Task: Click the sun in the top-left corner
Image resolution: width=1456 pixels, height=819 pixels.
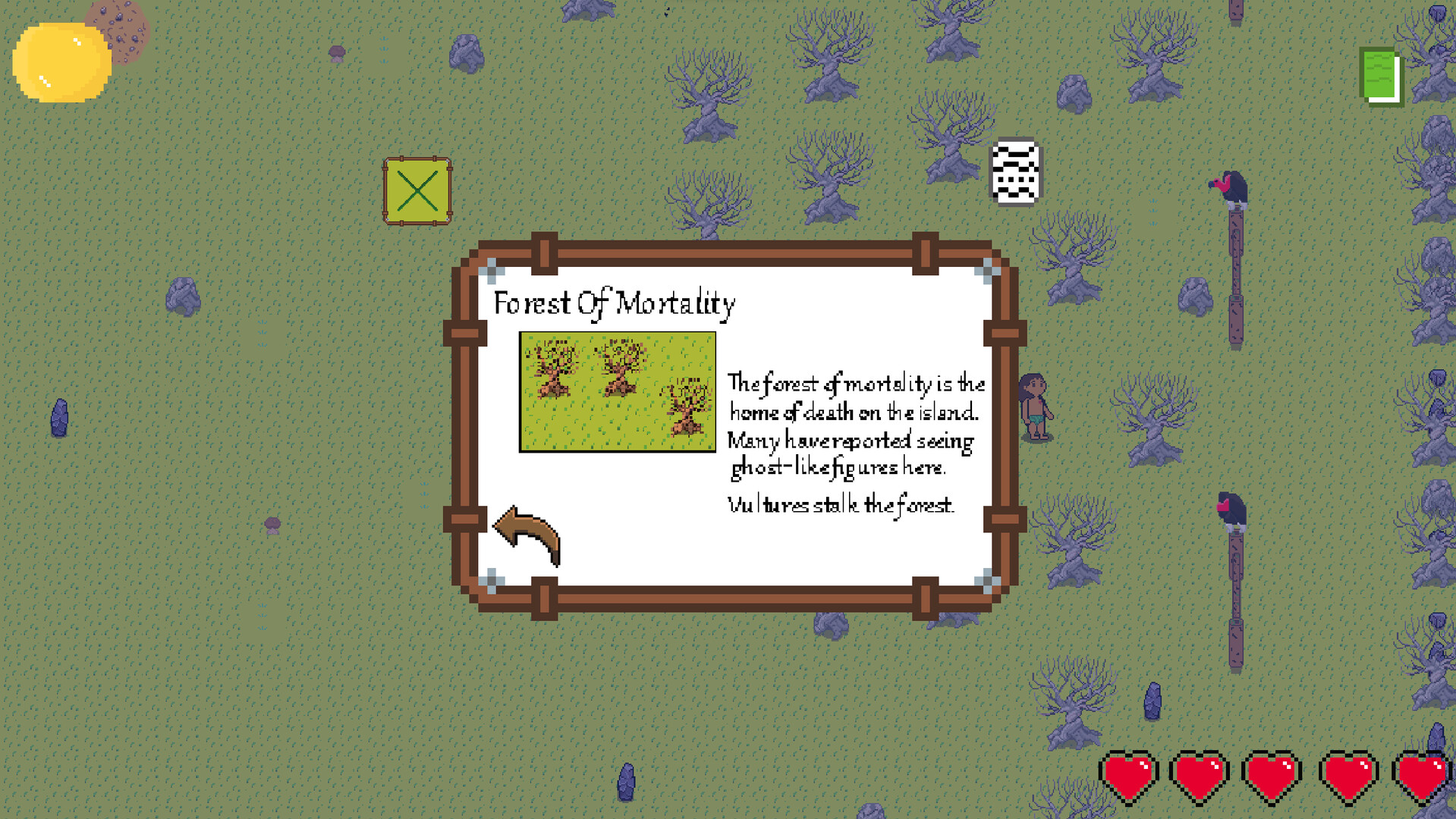Action: (x=61, y=62)
